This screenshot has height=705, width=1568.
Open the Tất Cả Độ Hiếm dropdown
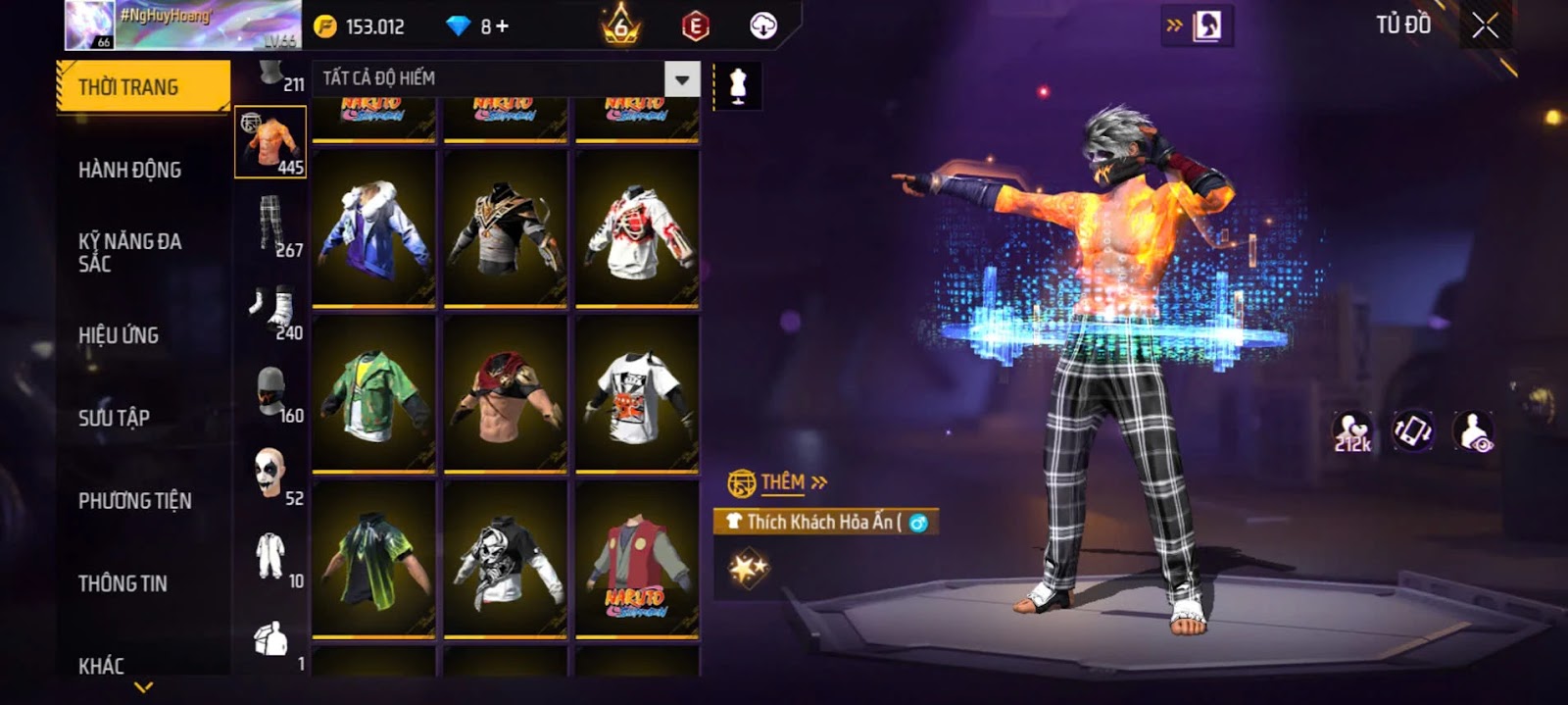pyautogui.click(x=681, y=79)
